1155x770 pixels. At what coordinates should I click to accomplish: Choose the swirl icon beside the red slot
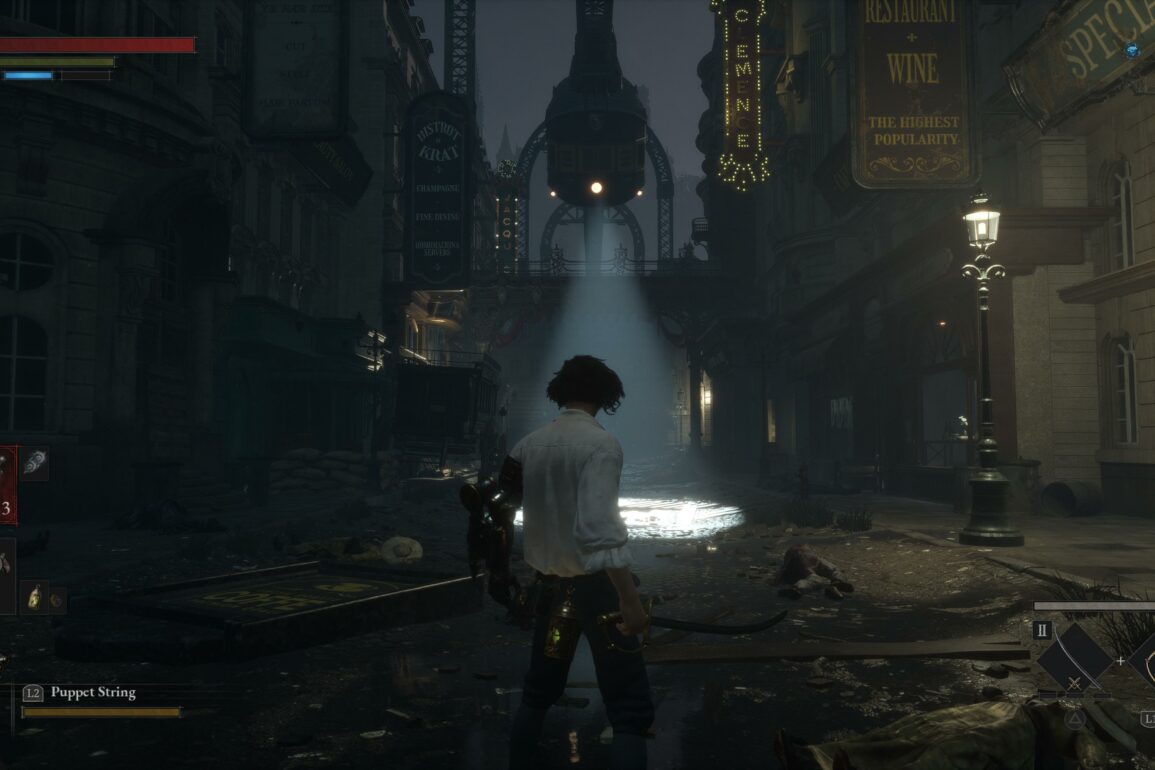click(x=34, y=463)
